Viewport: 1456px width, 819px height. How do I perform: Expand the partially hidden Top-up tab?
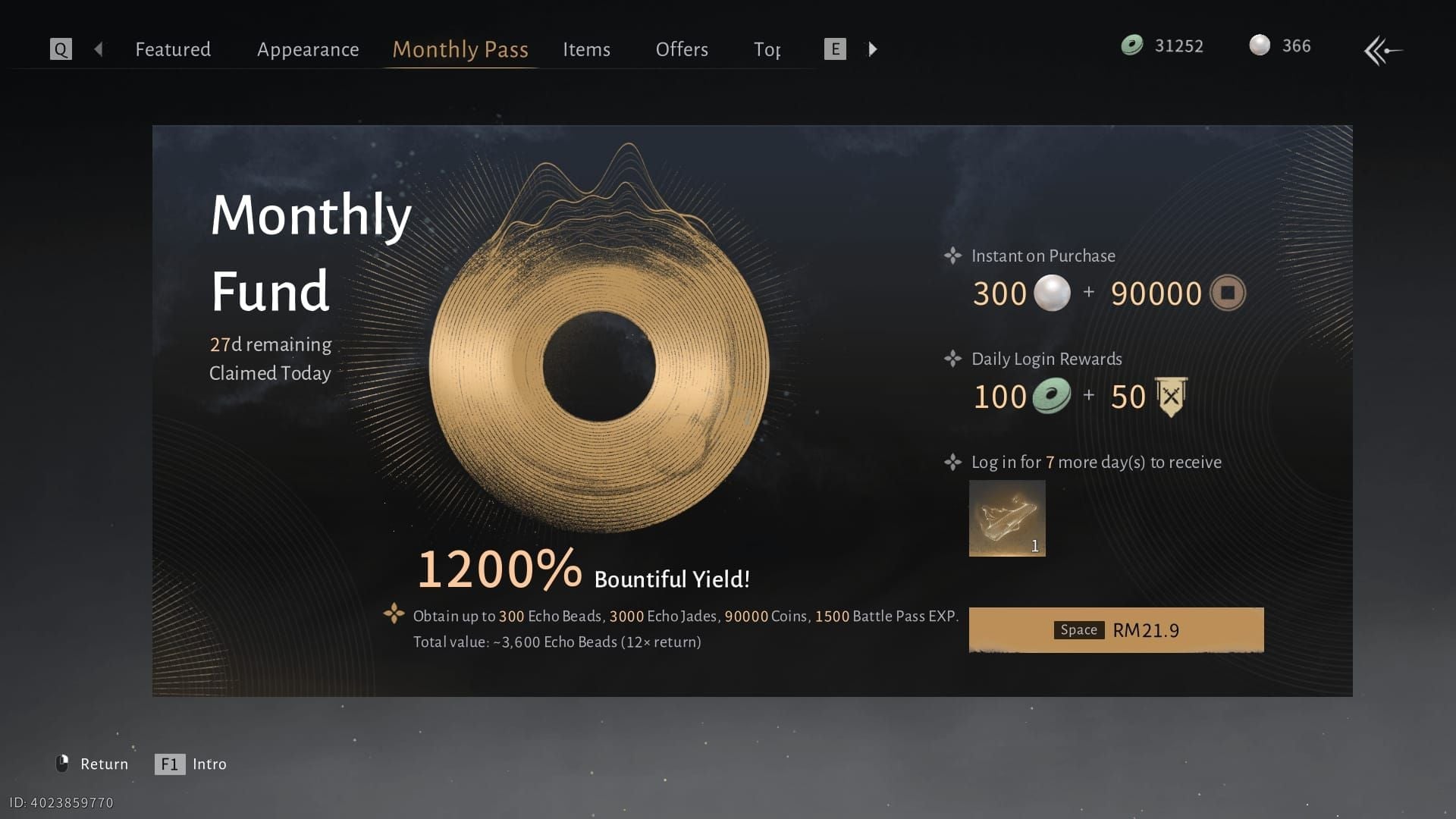(x=767, y=49)
